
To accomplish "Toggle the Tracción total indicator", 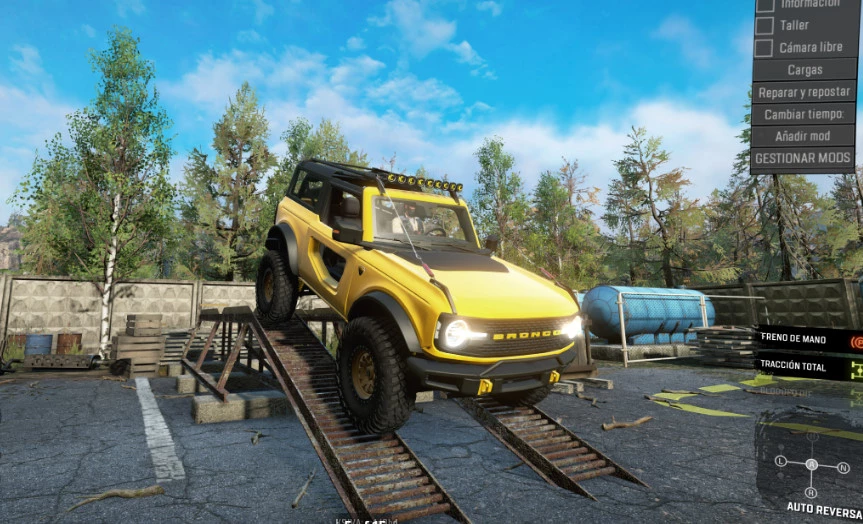I will (856, 370).
